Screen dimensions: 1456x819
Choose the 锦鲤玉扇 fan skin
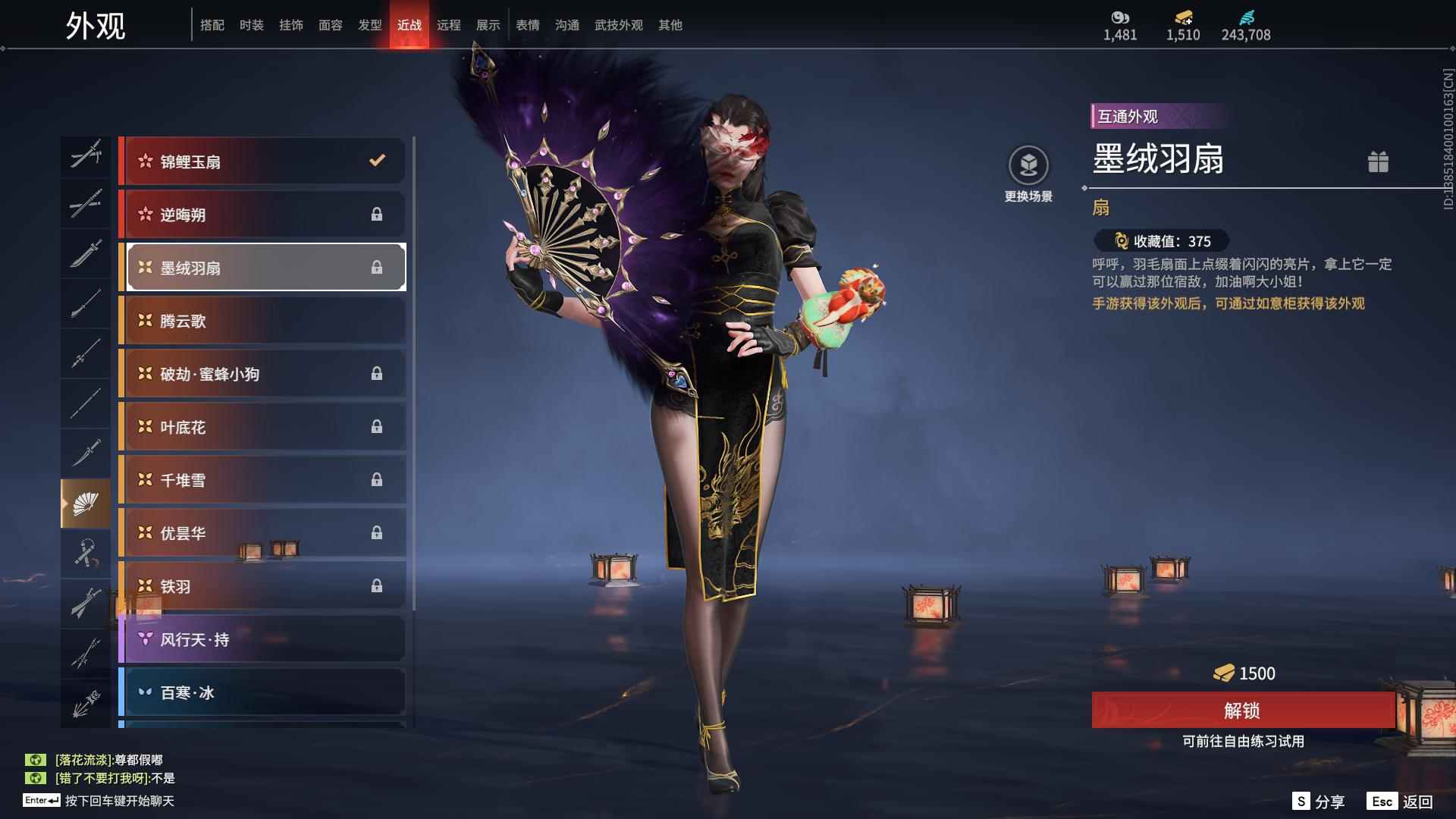[x=262, y=161]
